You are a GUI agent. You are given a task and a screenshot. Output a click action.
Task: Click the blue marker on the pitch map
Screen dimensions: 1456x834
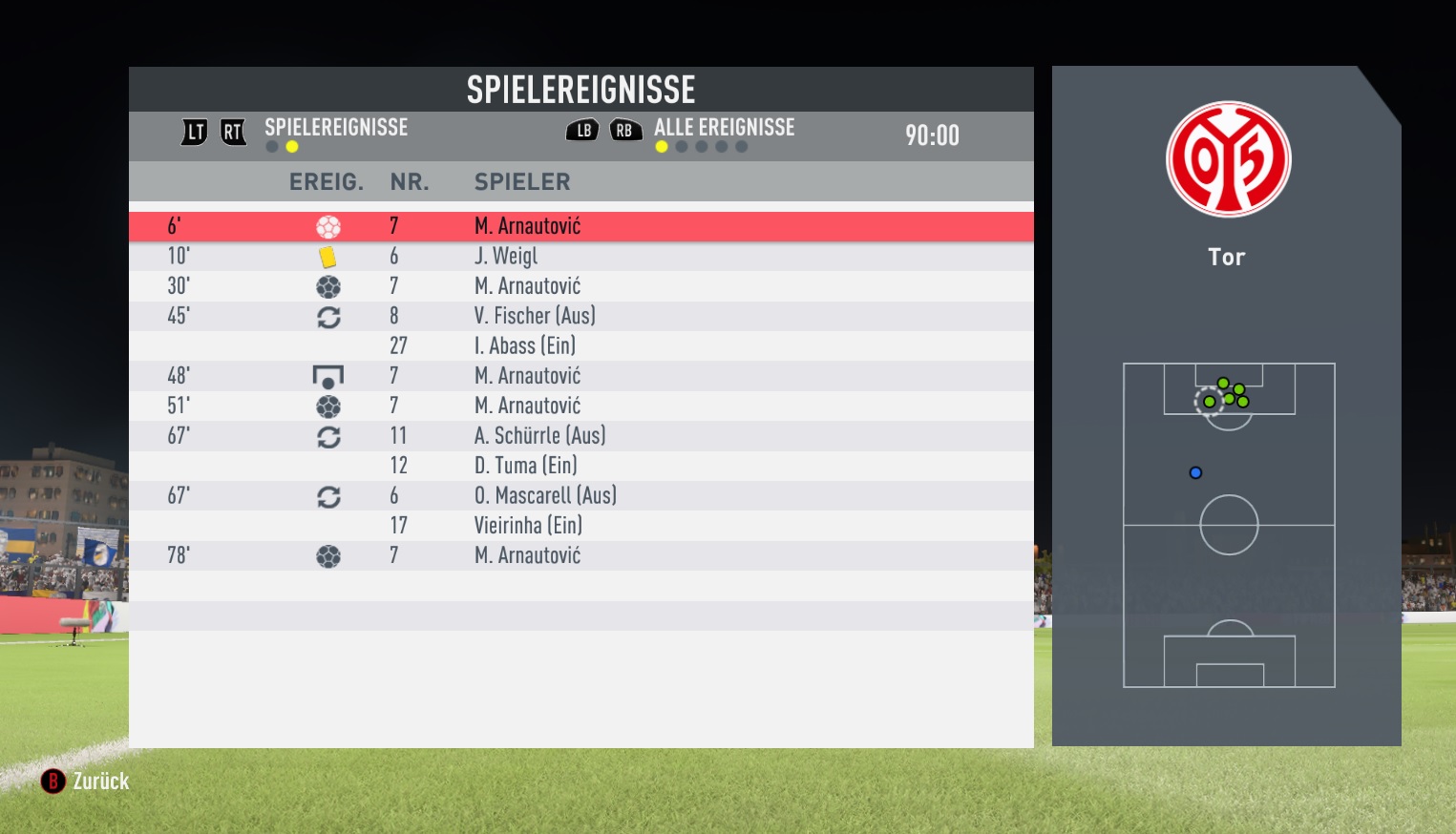pos(1195,472)
